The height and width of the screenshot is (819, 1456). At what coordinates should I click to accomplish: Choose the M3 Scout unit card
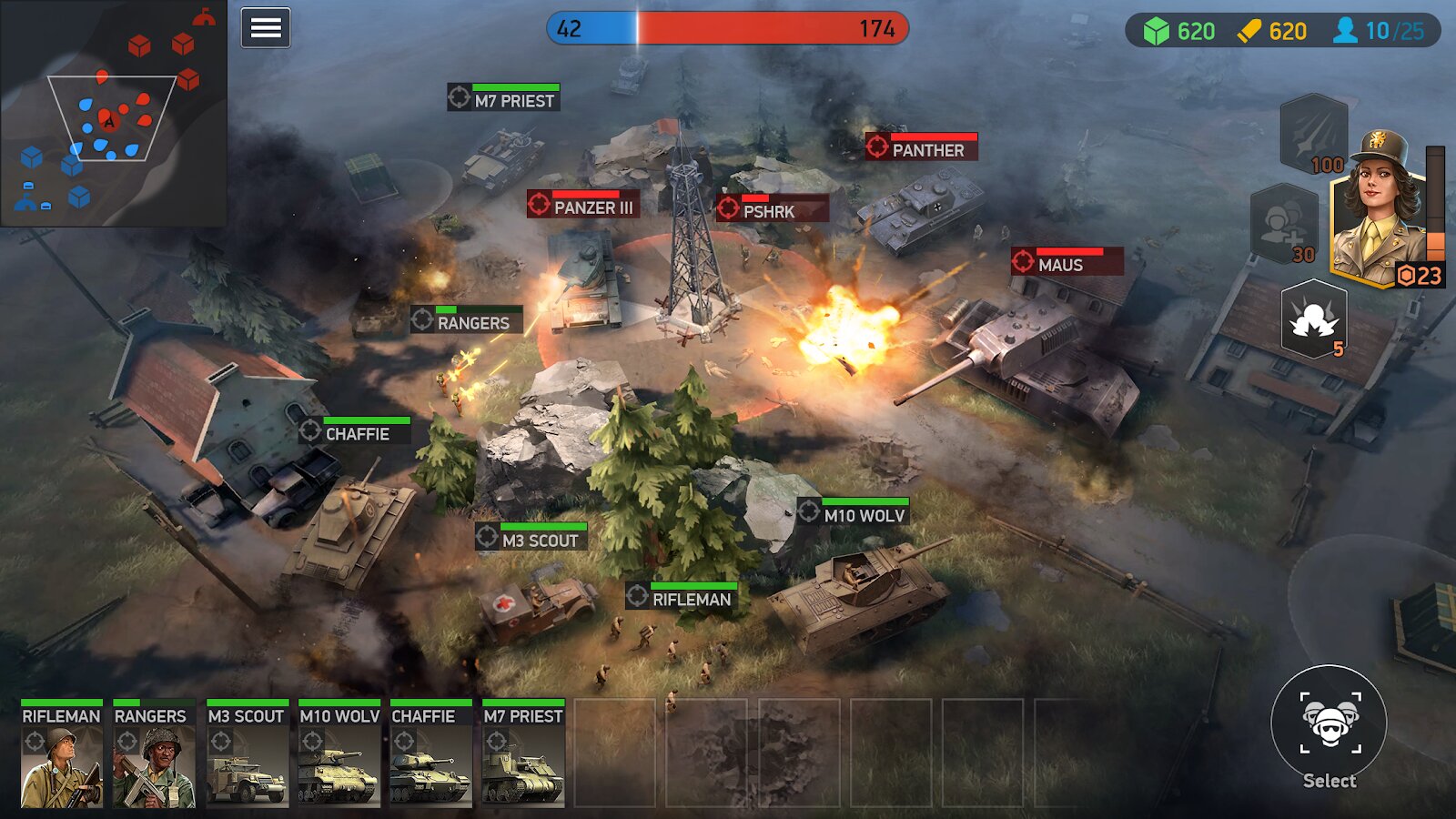tap(247, 754)
